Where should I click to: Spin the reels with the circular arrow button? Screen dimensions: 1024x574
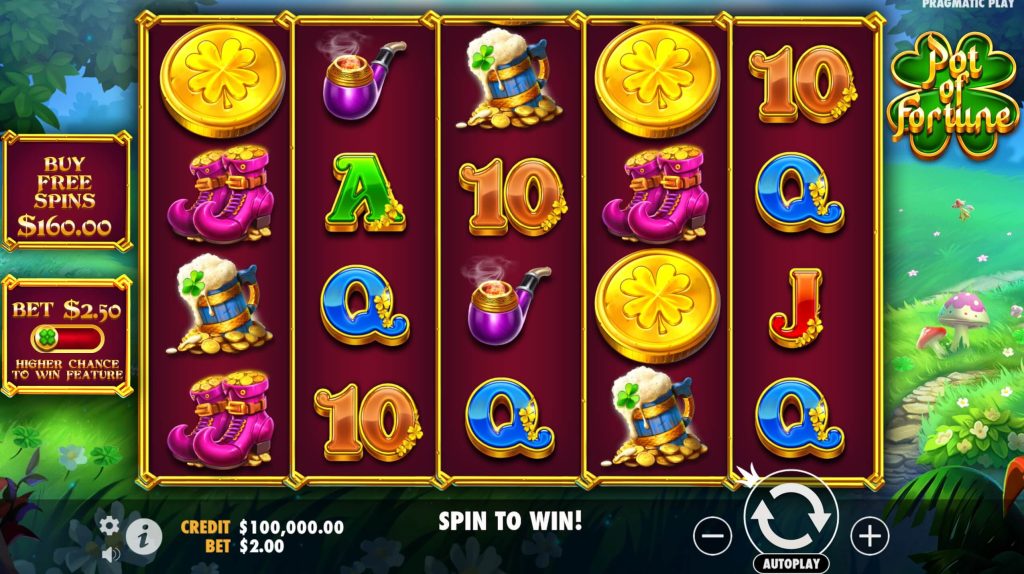pyautogui.click(x=791, y=514)
